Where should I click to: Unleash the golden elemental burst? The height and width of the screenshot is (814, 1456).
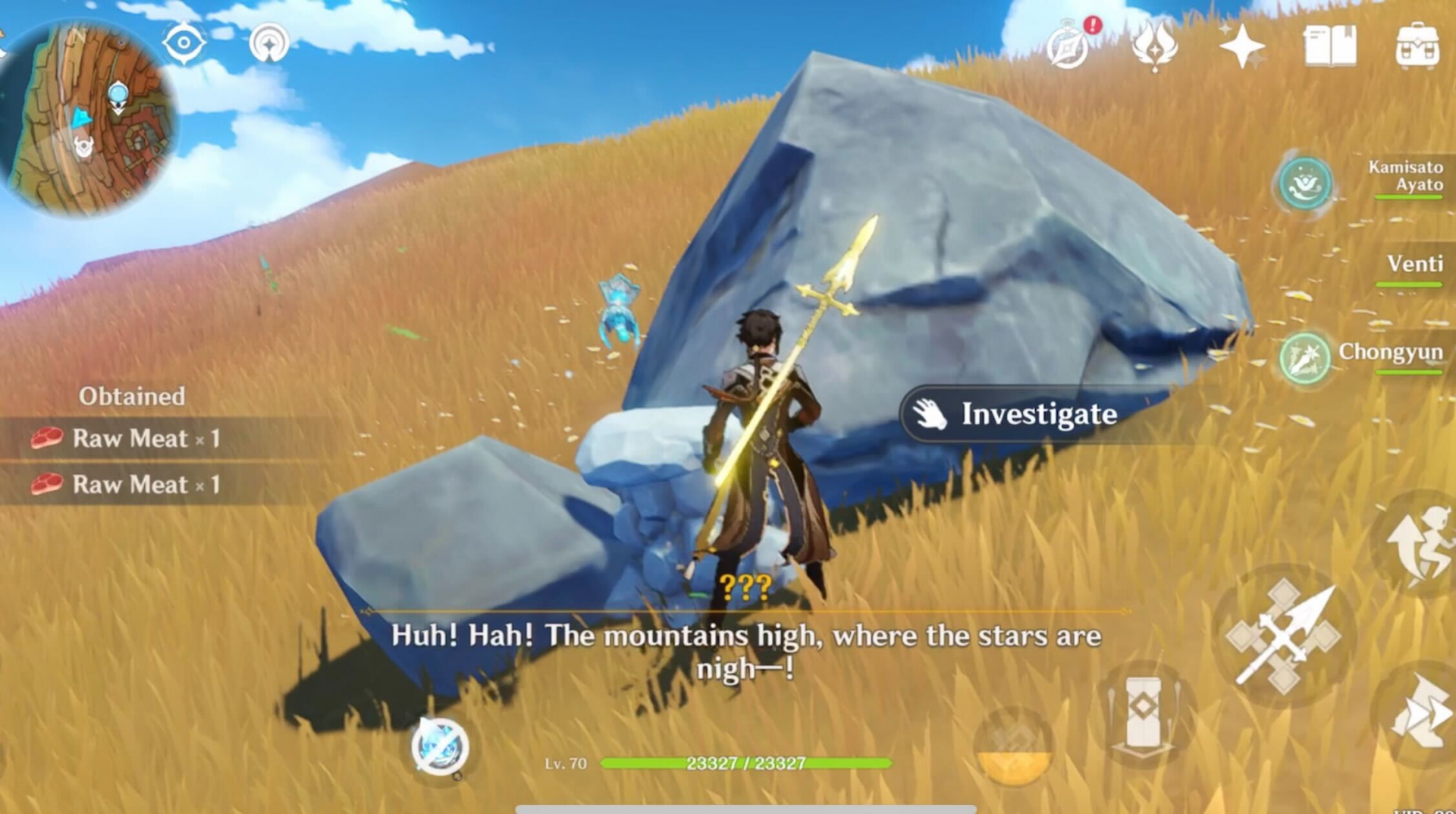(x=1013, y=747)
